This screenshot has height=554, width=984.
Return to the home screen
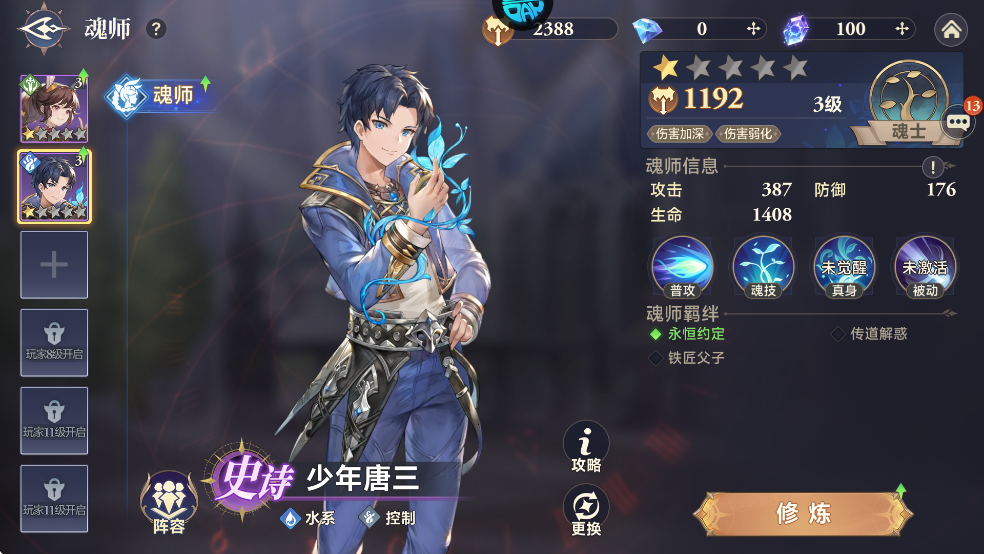pos(951,30)
